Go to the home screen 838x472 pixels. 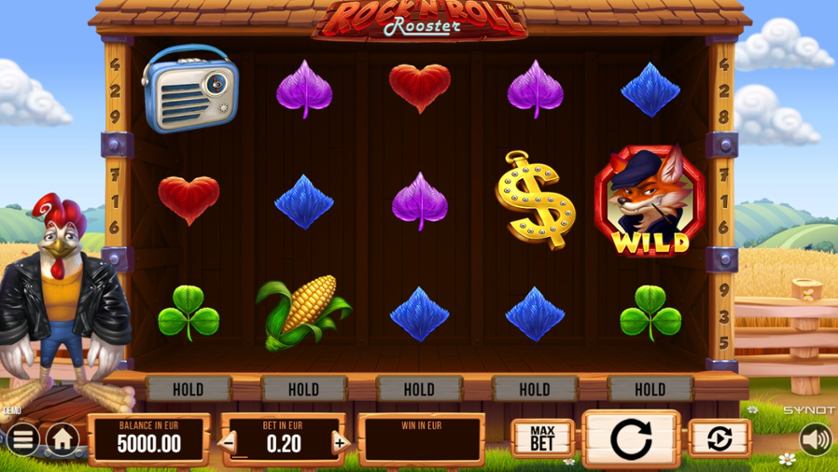tap(63, 438)
